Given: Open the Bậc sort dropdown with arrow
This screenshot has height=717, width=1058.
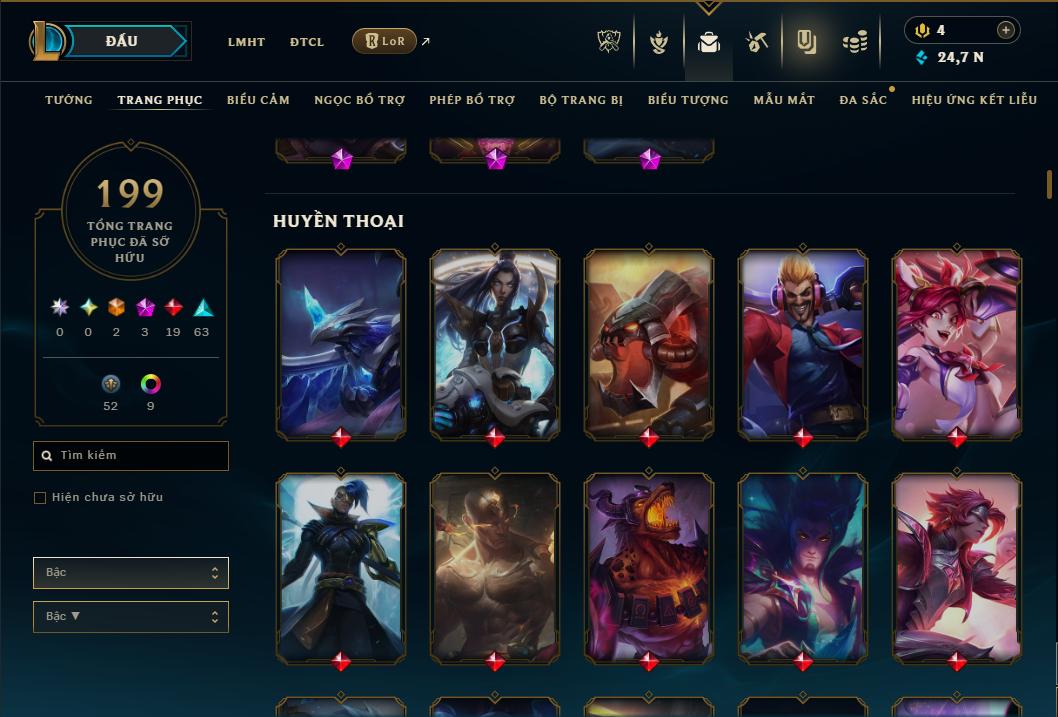Looking at the screenshot, I should click(x=131, y=617).
